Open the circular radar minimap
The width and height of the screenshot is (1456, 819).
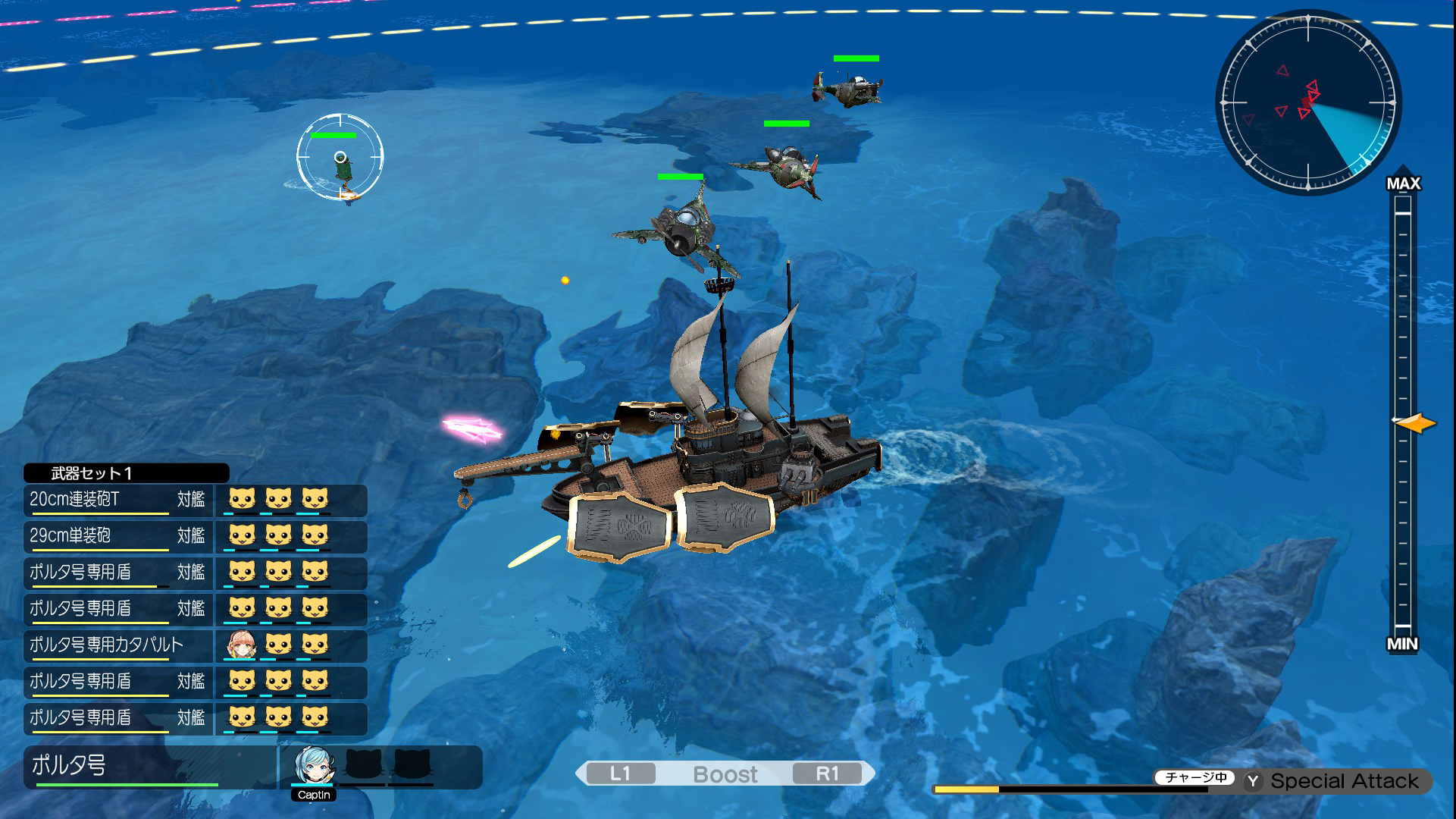(1308, 102)
